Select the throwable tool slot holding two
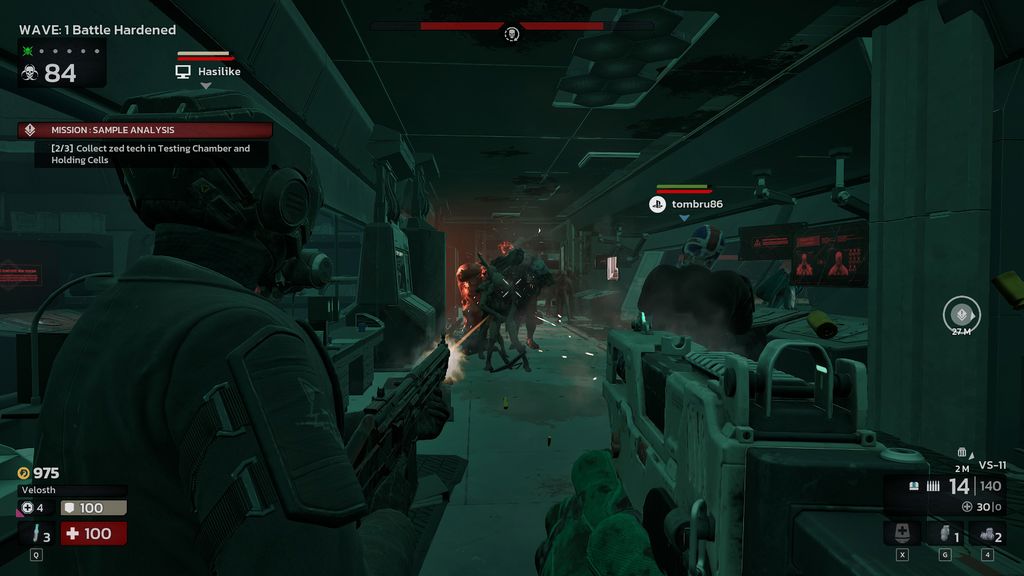 [987, 534]
